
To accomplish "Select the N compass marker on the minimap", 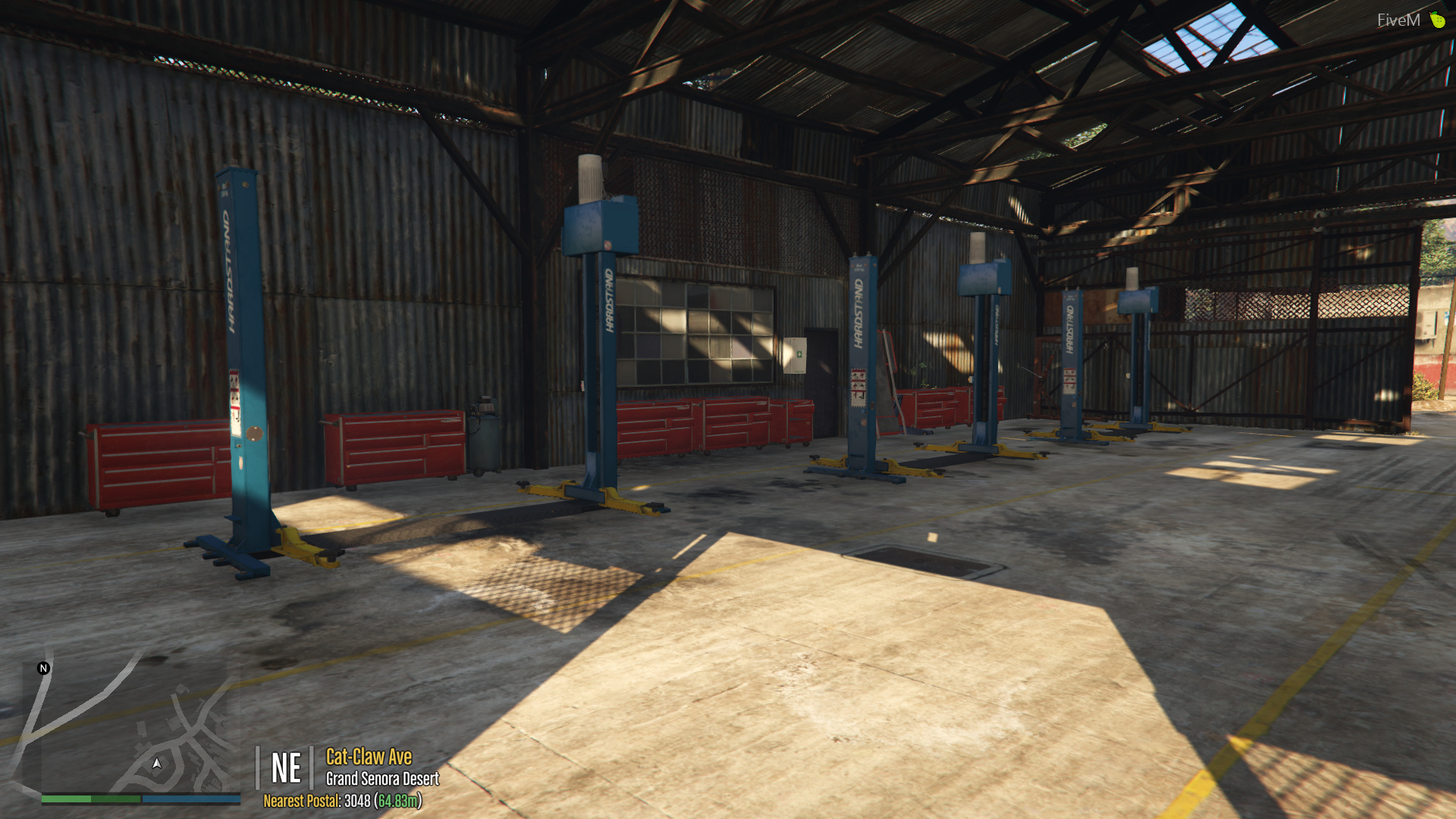I will pos(43,669).
